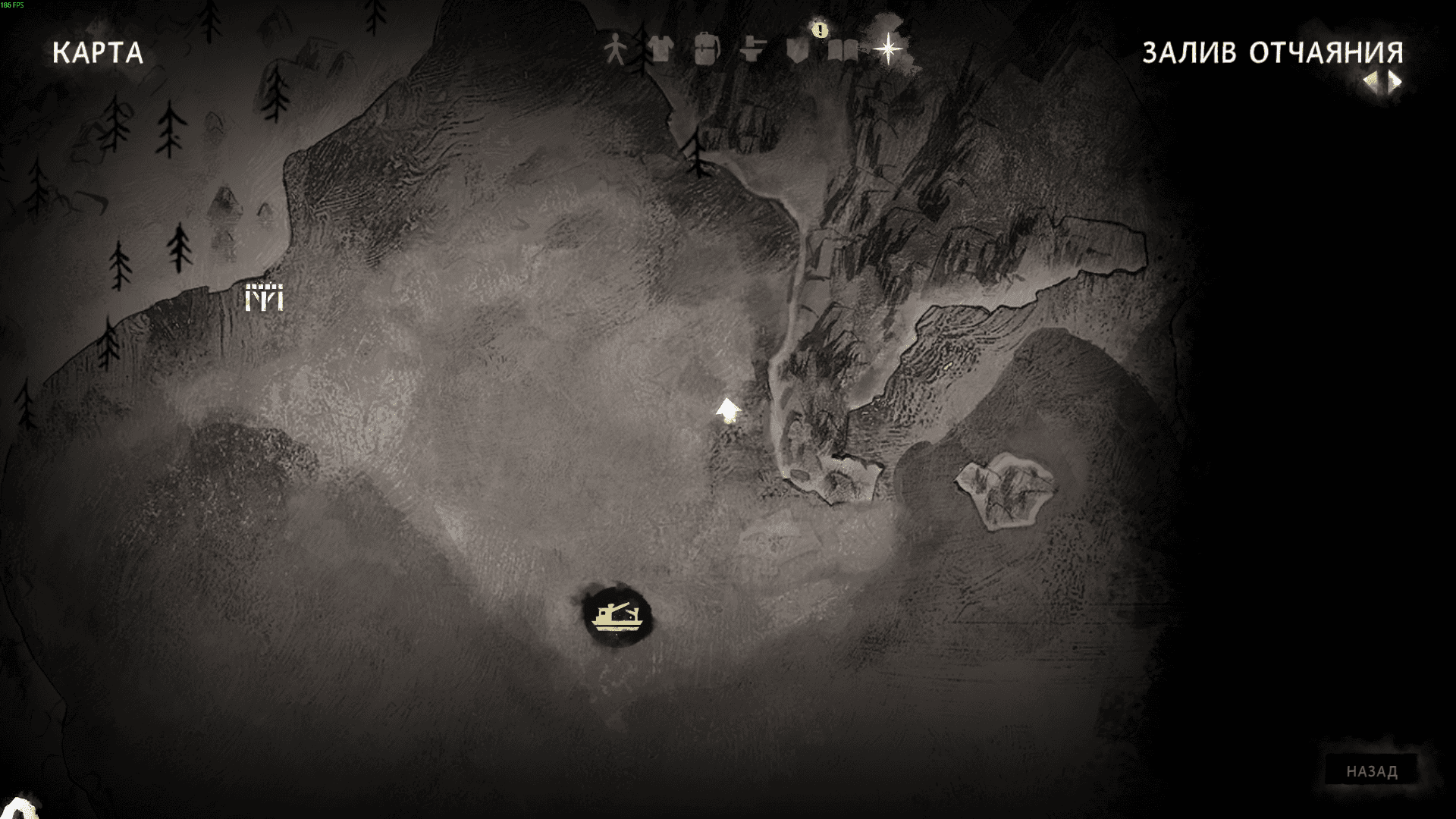The image size is (1456, 819).
Task: Click the НАЗАД back button
Action: (x=1371, y=771)
